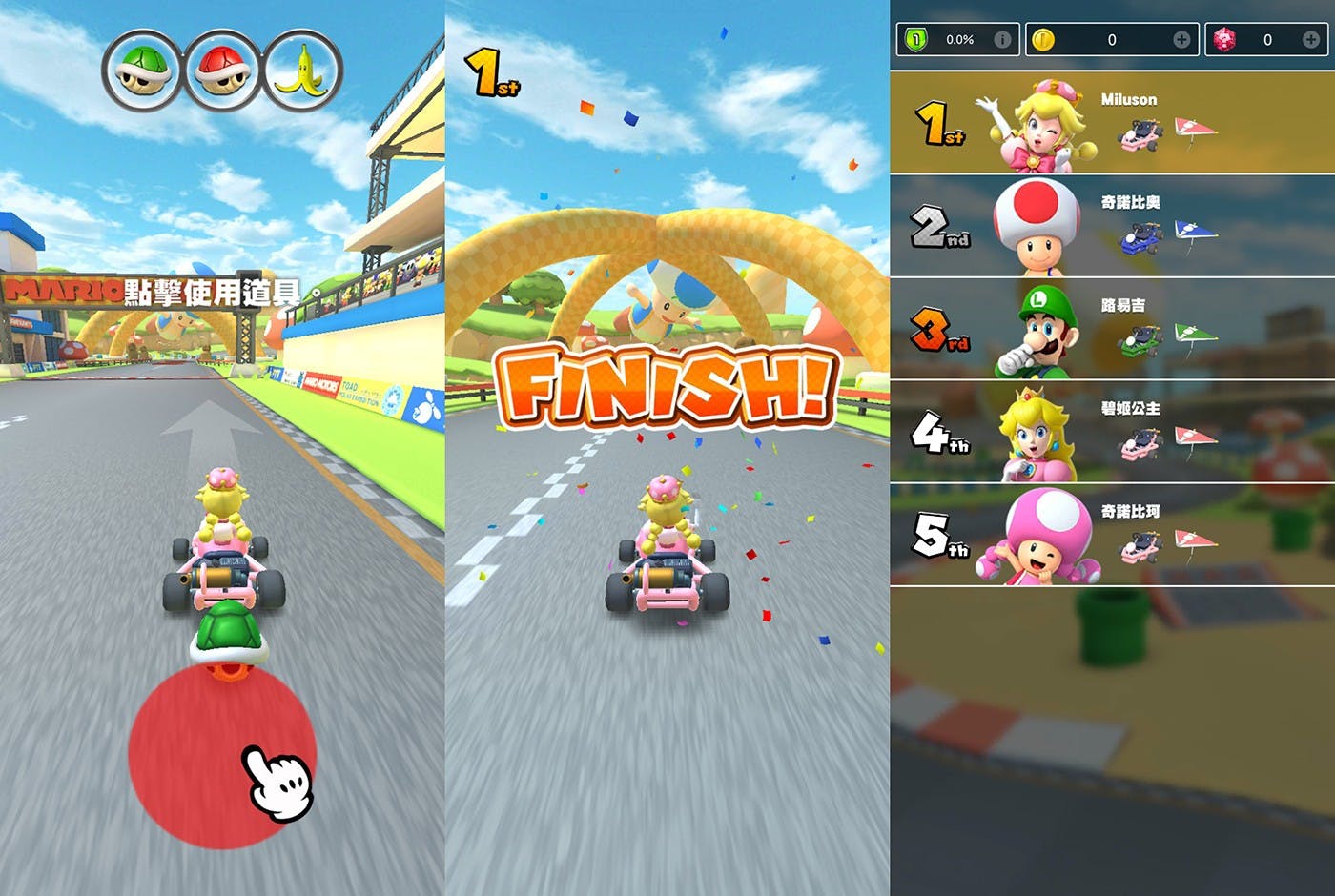This screenshot has height=896, width=1335.
Task: Select the 3rd place Luigi result row
Action: pos(1112,329)
